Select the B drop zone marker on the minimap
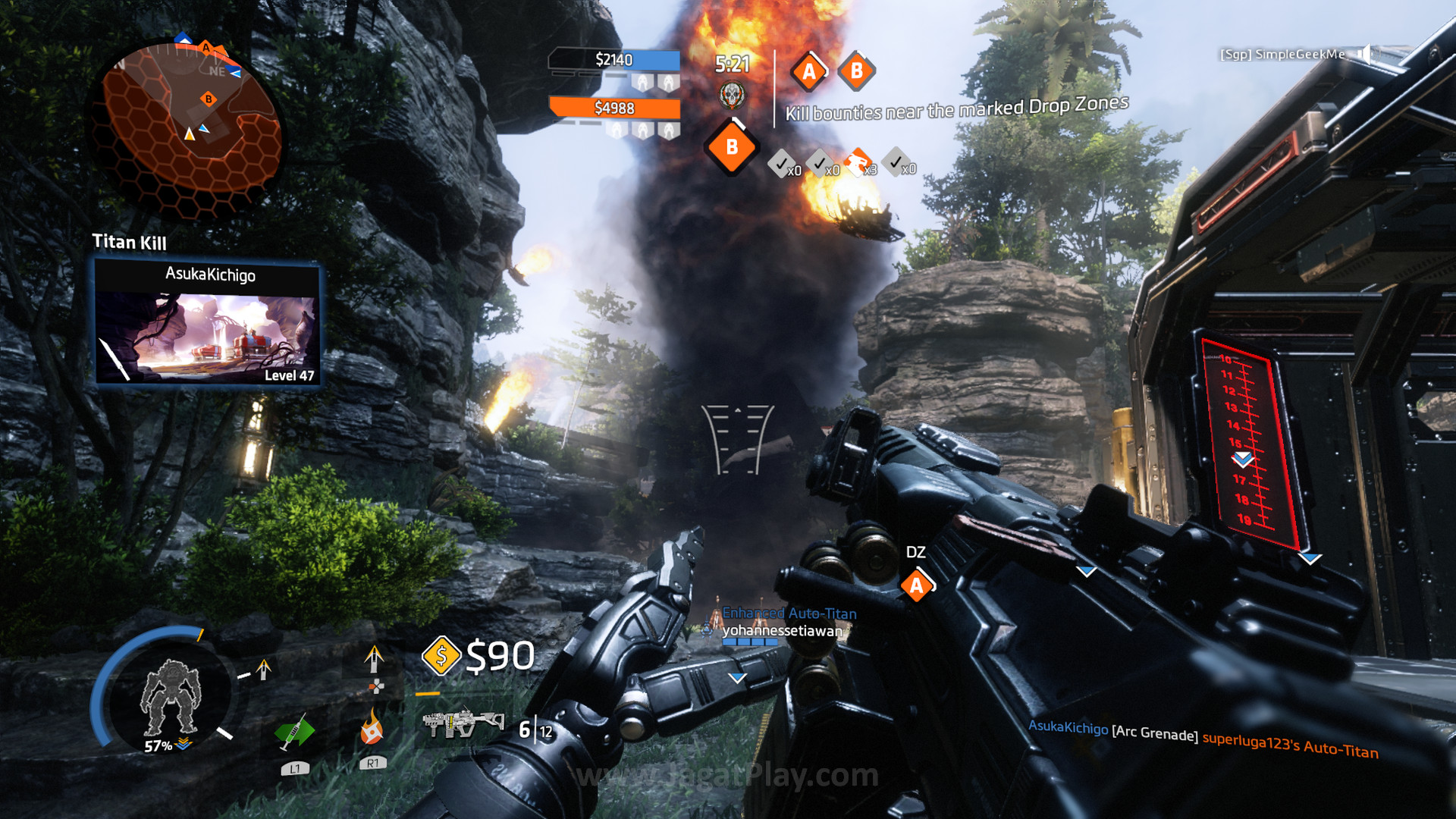This screenshot has width=1456, height=819. point(209,99)
